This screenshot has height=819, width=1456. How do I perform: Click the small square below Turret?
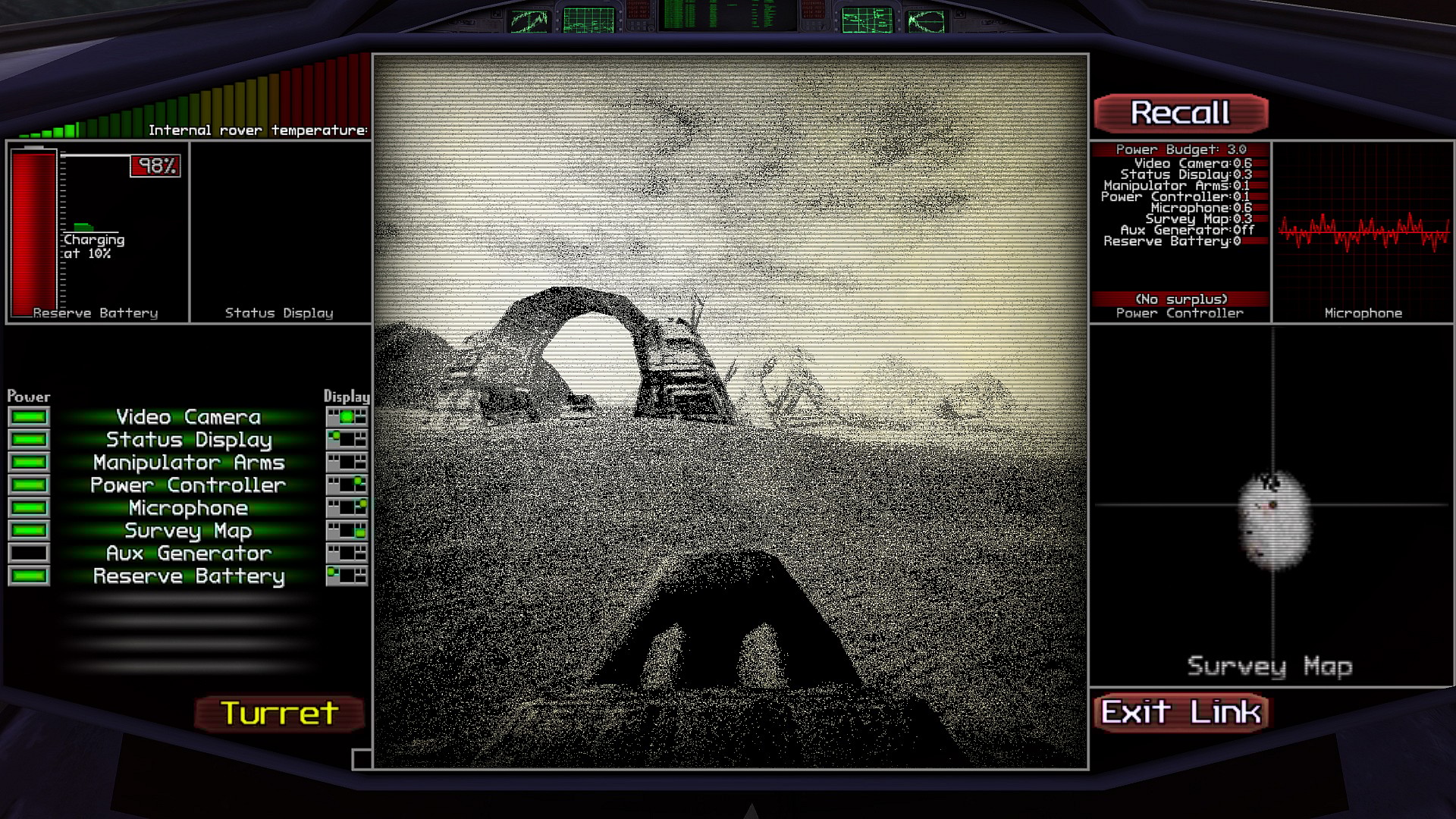362,759
